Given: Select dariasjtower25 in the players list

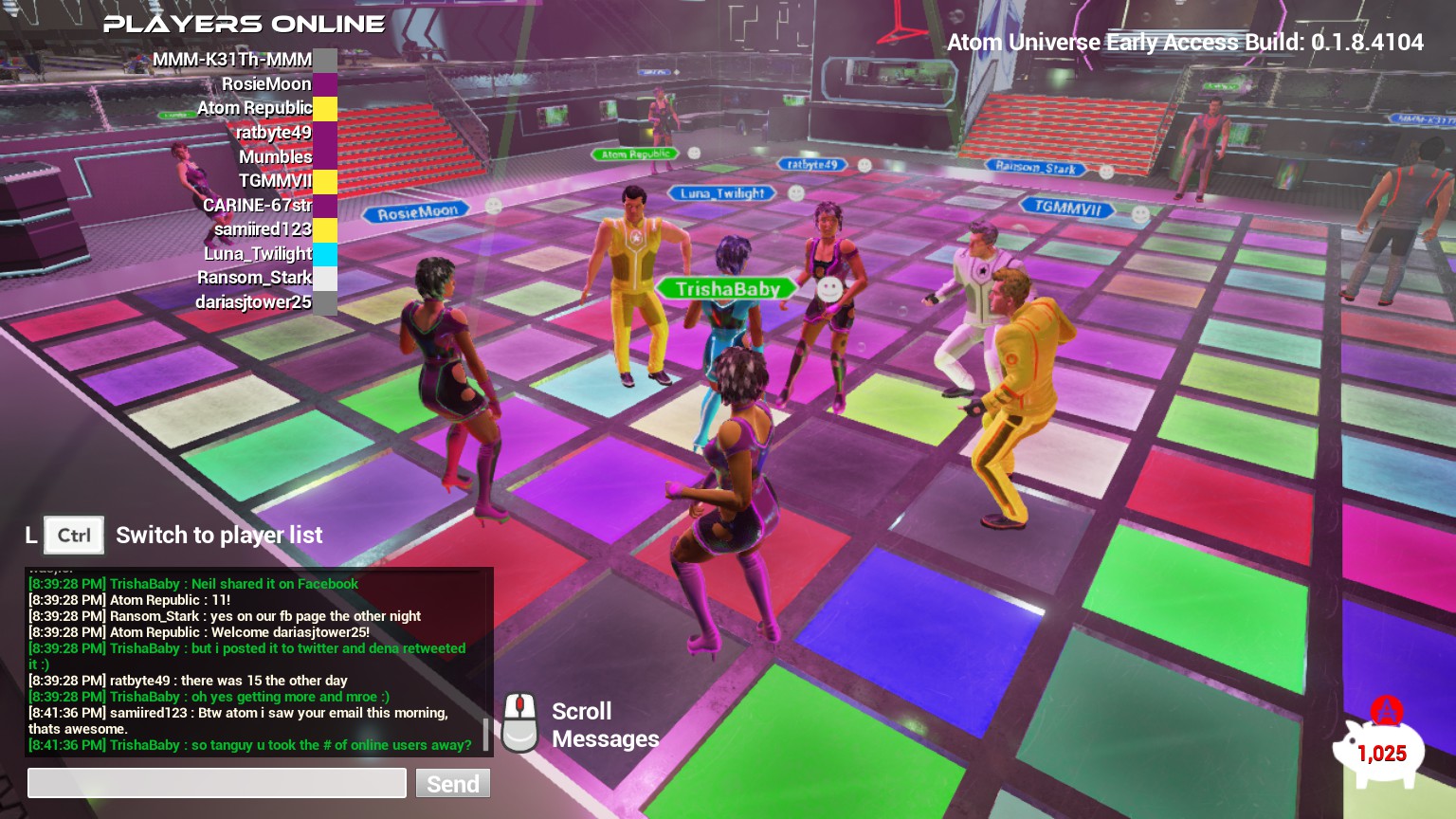Looking at the screenshot, I should click(x=253, y=302).
